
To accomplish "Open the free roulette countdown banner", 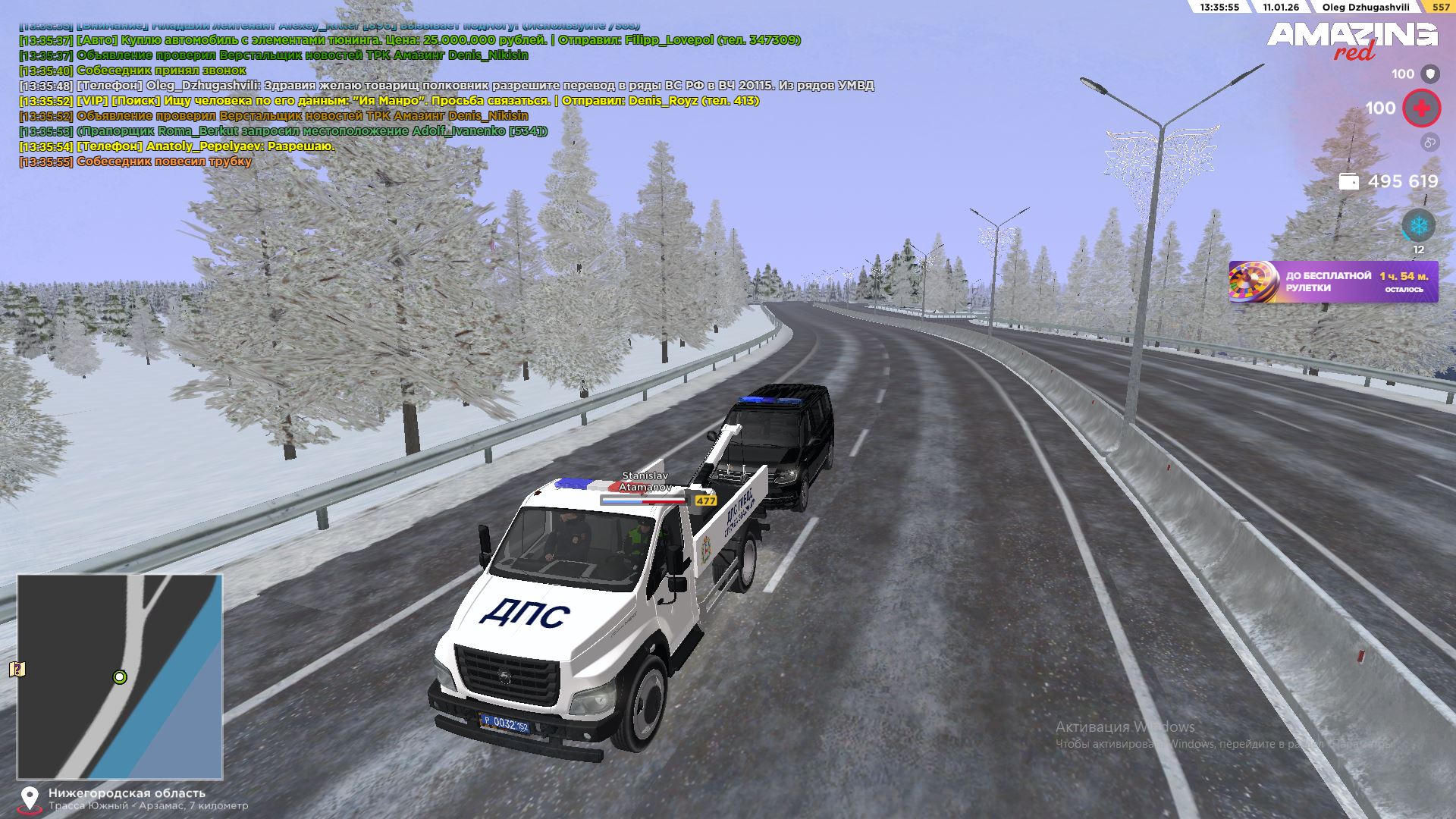I will click(x=1333, y=282).
